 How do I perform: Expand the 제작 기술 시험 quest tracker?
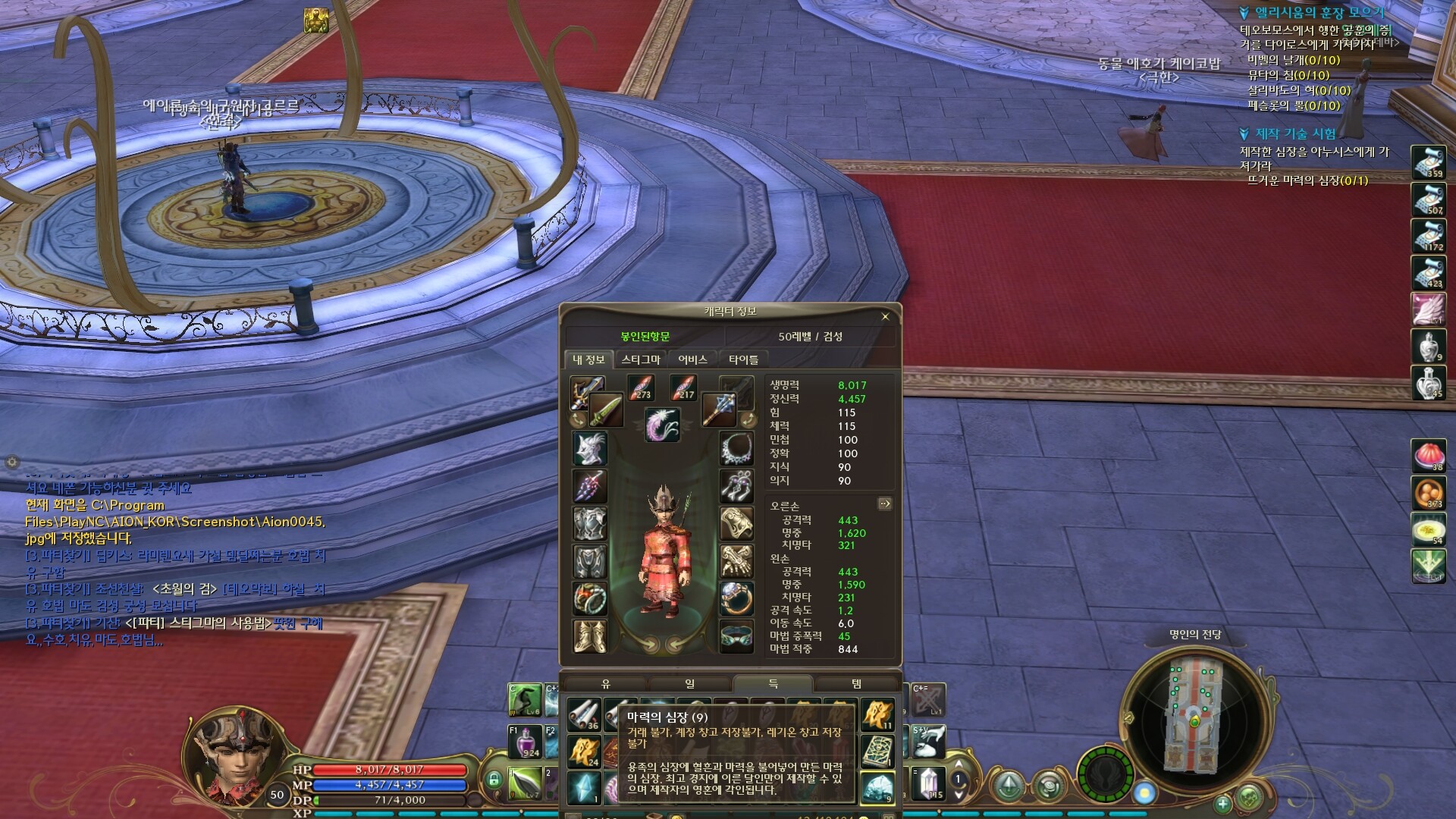coord(1244,134)
